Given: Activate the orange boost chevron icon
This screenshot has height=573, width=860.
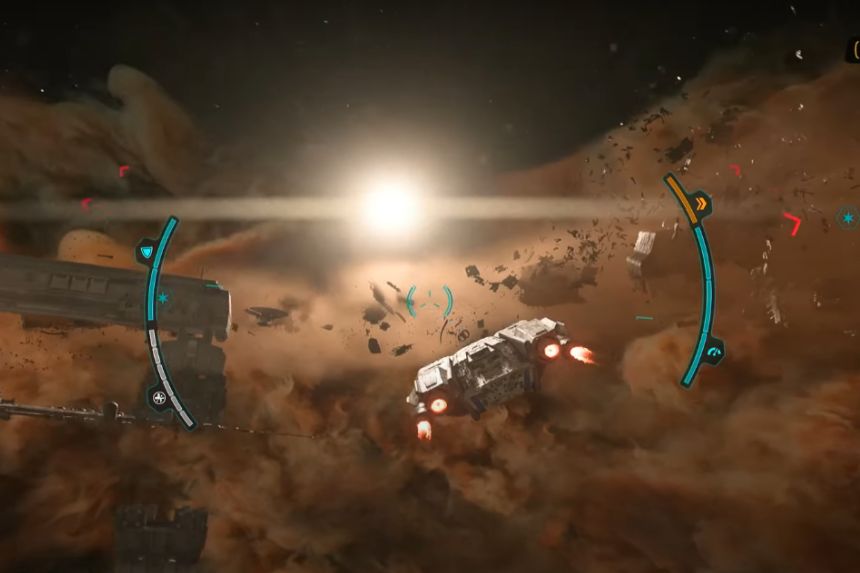Looking at the screenshot, I should 701,206.
